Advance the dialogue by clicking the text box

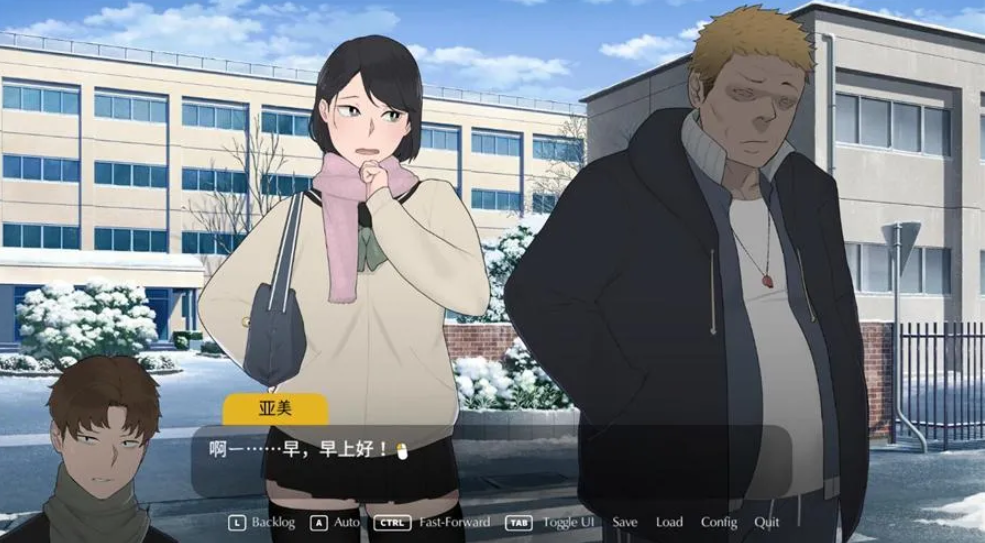(x=490, y=460)
